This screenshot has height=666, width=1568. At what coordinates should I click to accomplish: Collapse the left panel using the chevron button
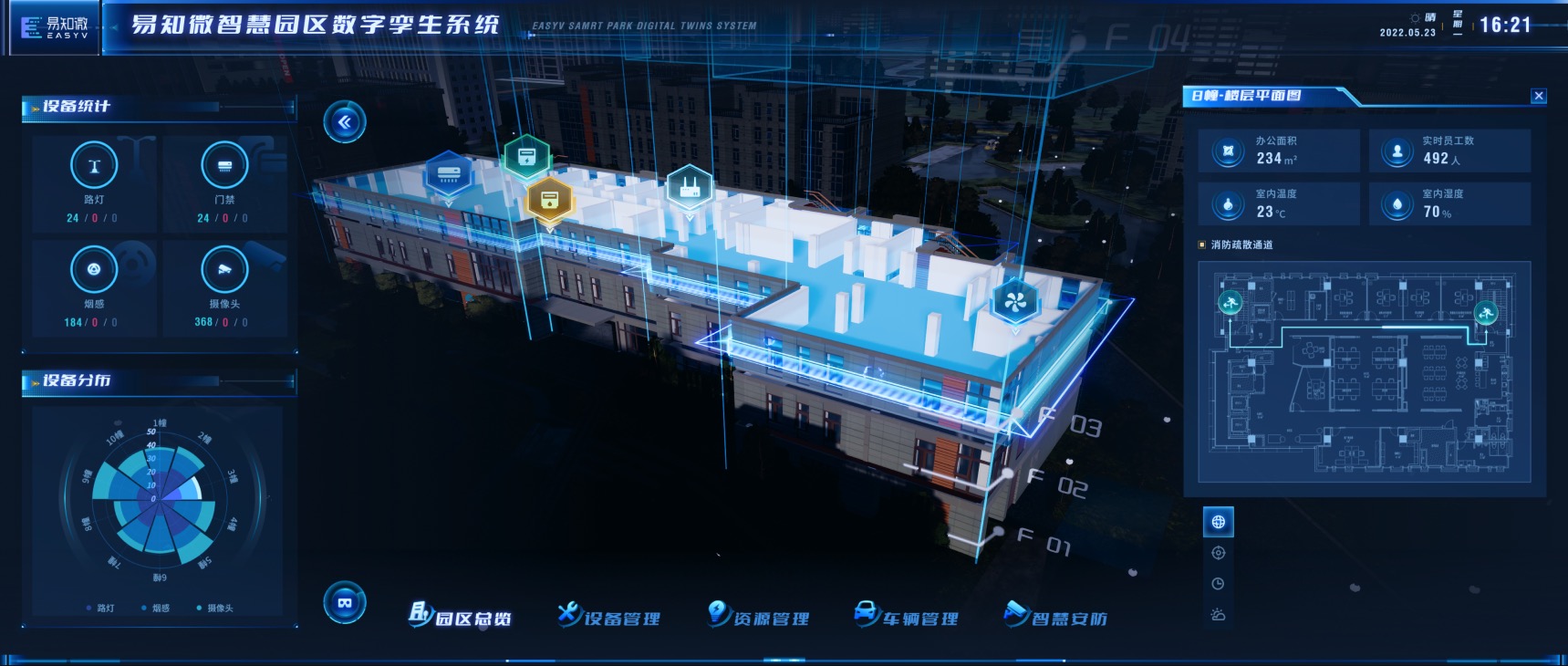(344, 121)
